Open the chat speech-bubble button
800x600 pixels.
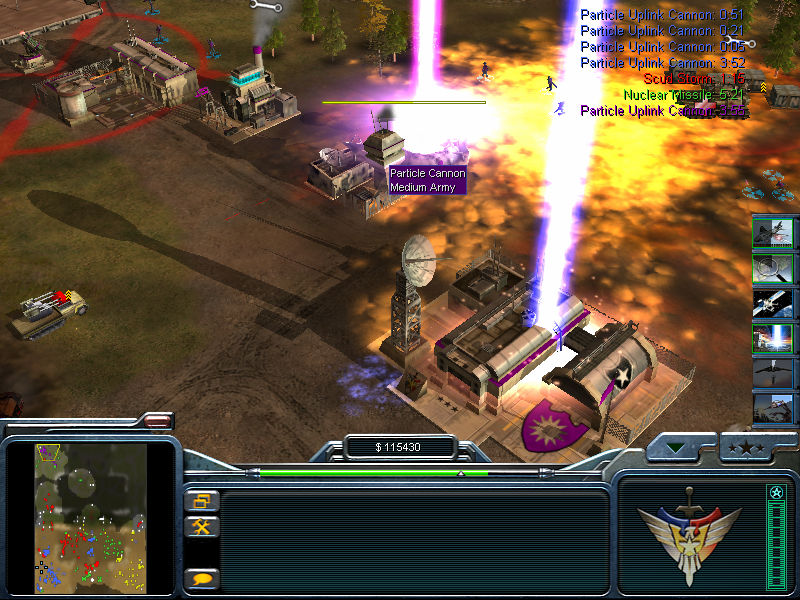pyautogui.click(x=201, y=578)
